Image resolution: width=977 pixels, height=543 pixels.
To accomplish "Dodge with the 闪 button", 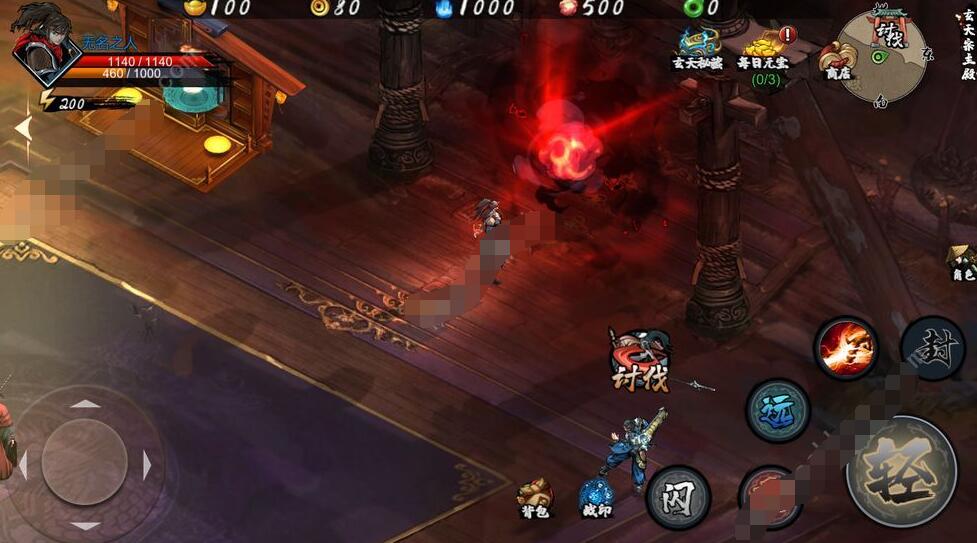I will 677,496.
